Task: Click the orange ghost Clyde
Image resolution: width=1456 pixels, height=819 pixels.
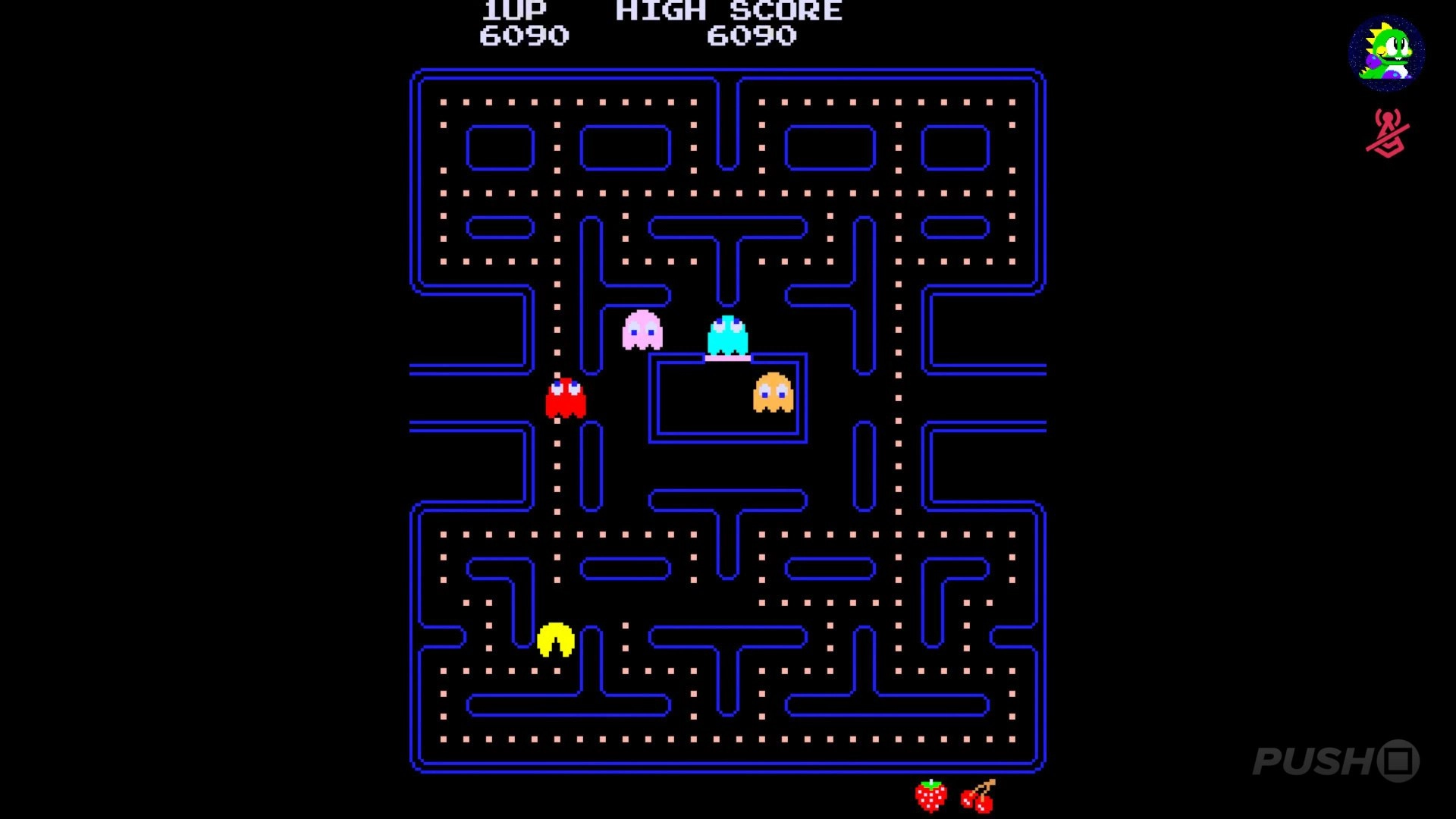Action: point(772,391)
